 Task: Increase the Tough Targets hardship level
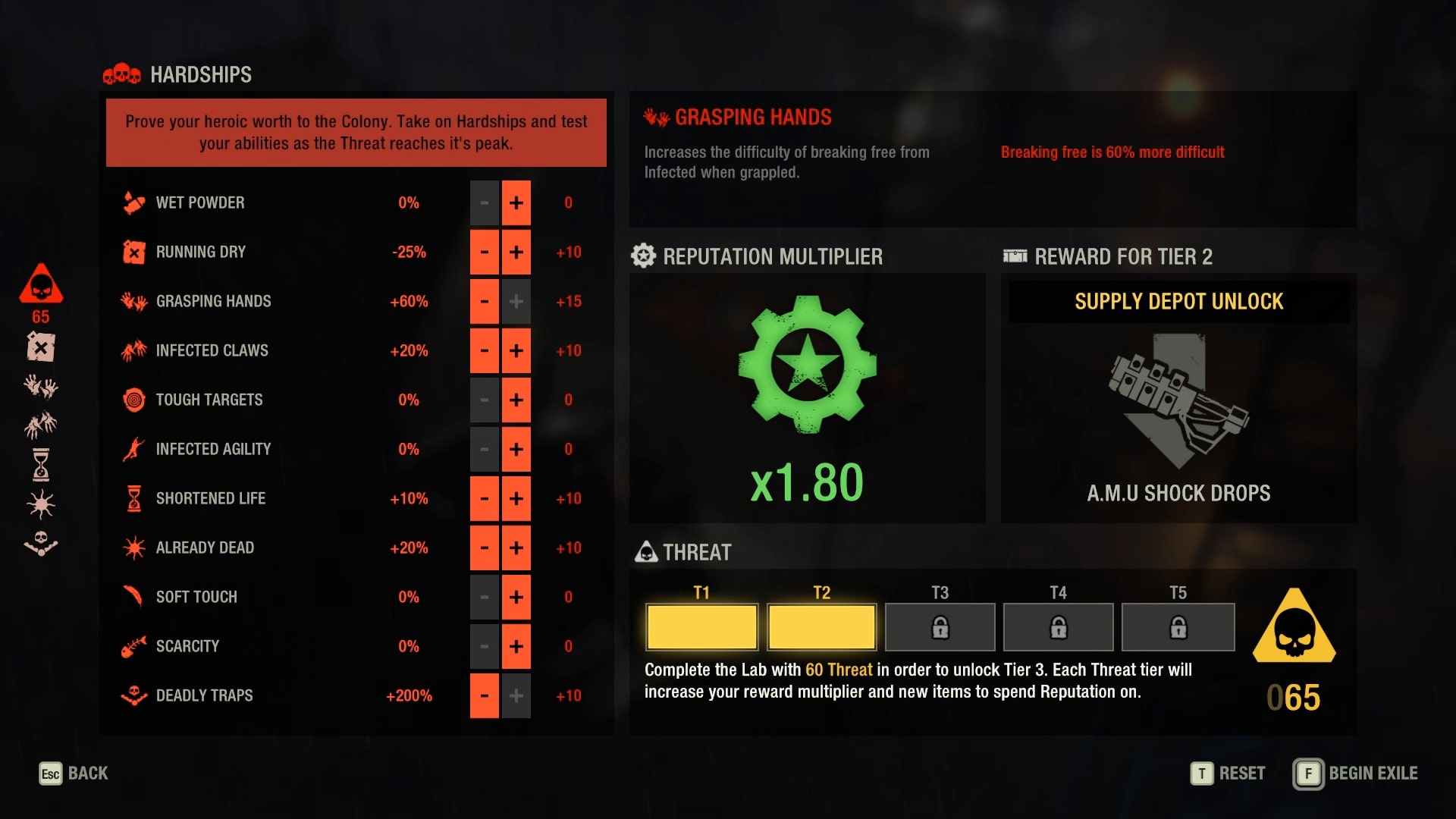[516, 400]
